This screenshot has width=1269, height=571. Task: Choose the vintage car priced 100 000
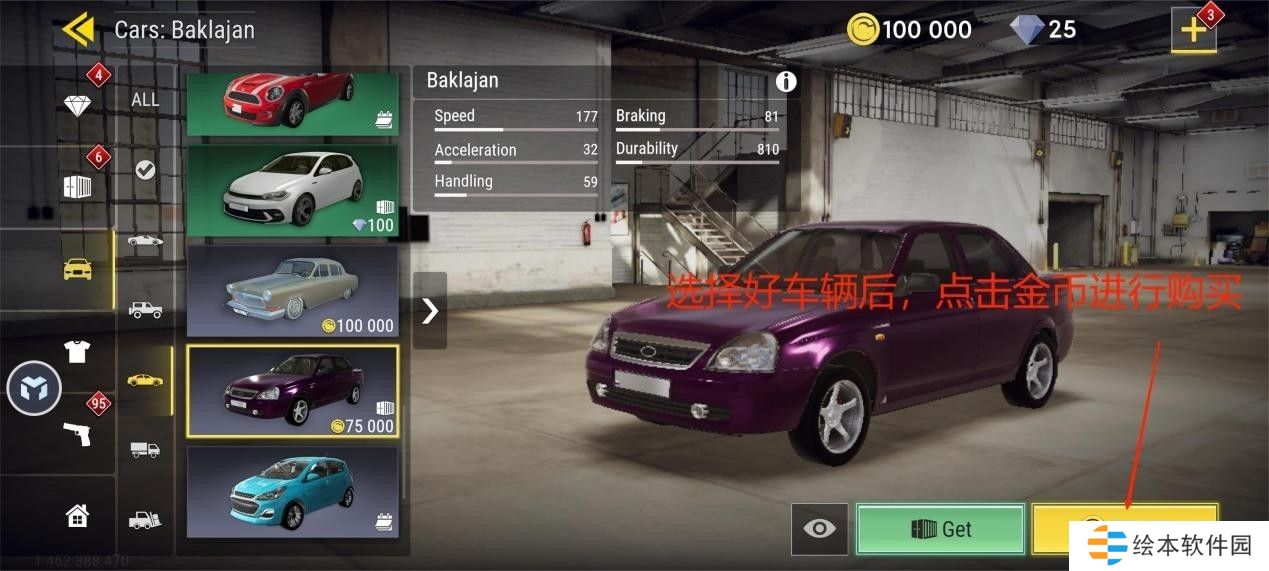(292, 291)
